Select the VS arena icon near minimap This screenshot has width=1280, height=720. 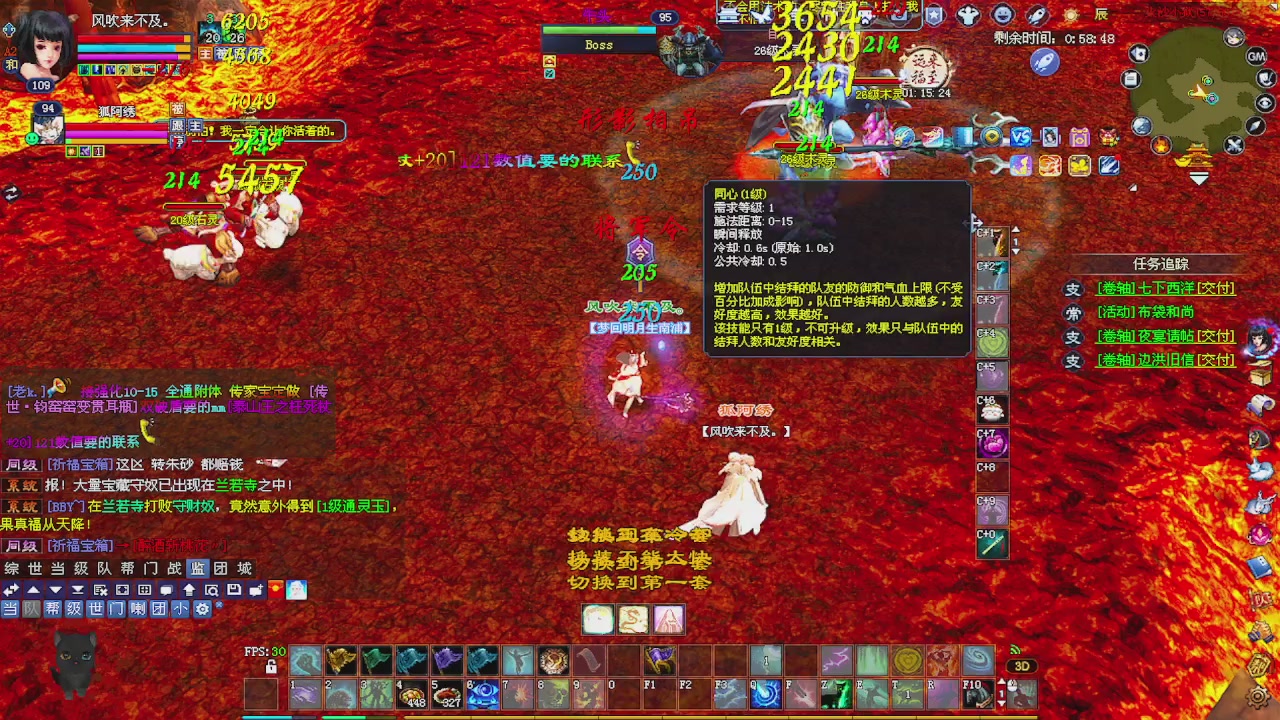(x=1020, y=139)
